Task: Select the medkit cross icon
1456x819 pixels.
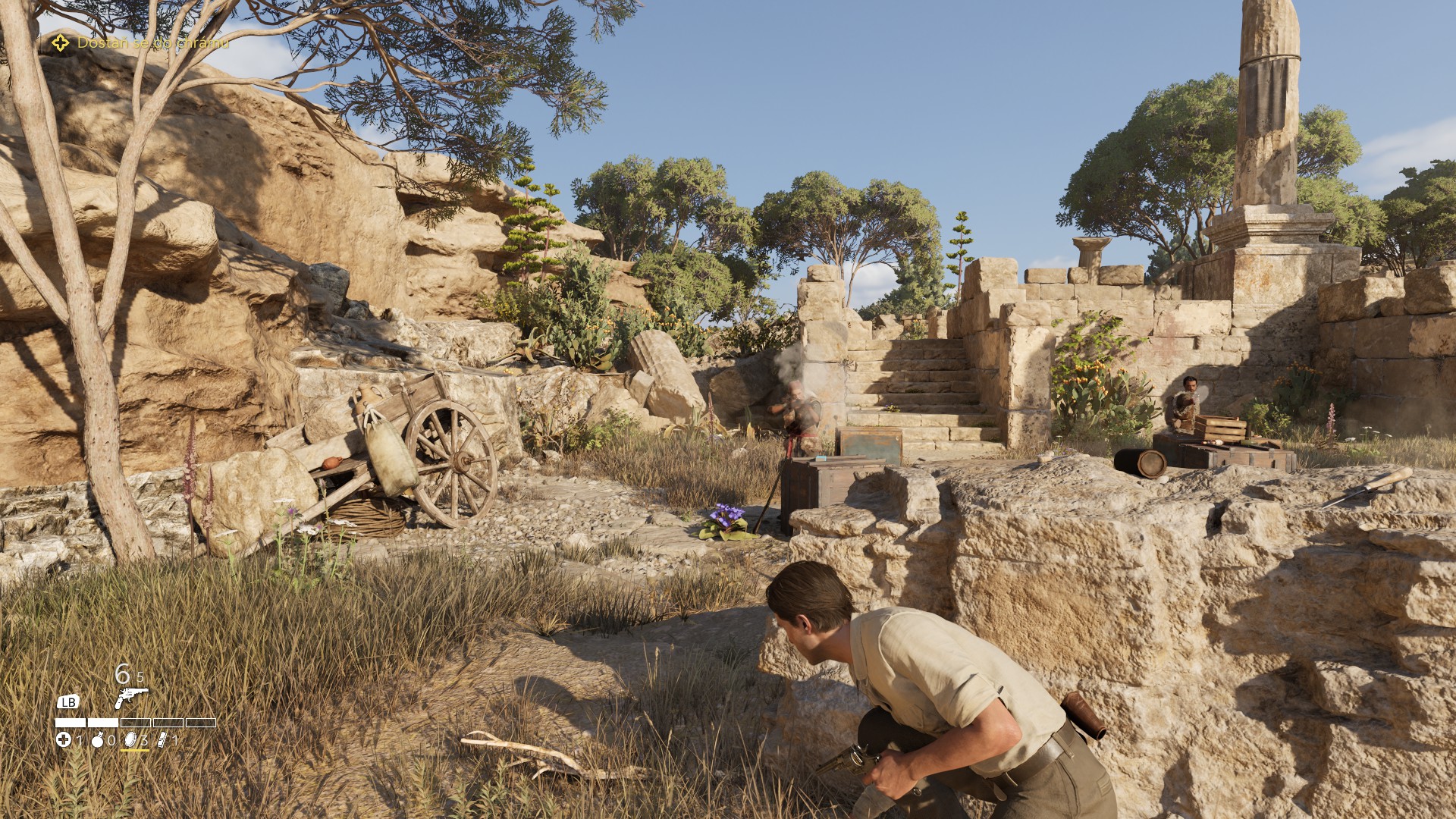Action: tap(64, 739)
